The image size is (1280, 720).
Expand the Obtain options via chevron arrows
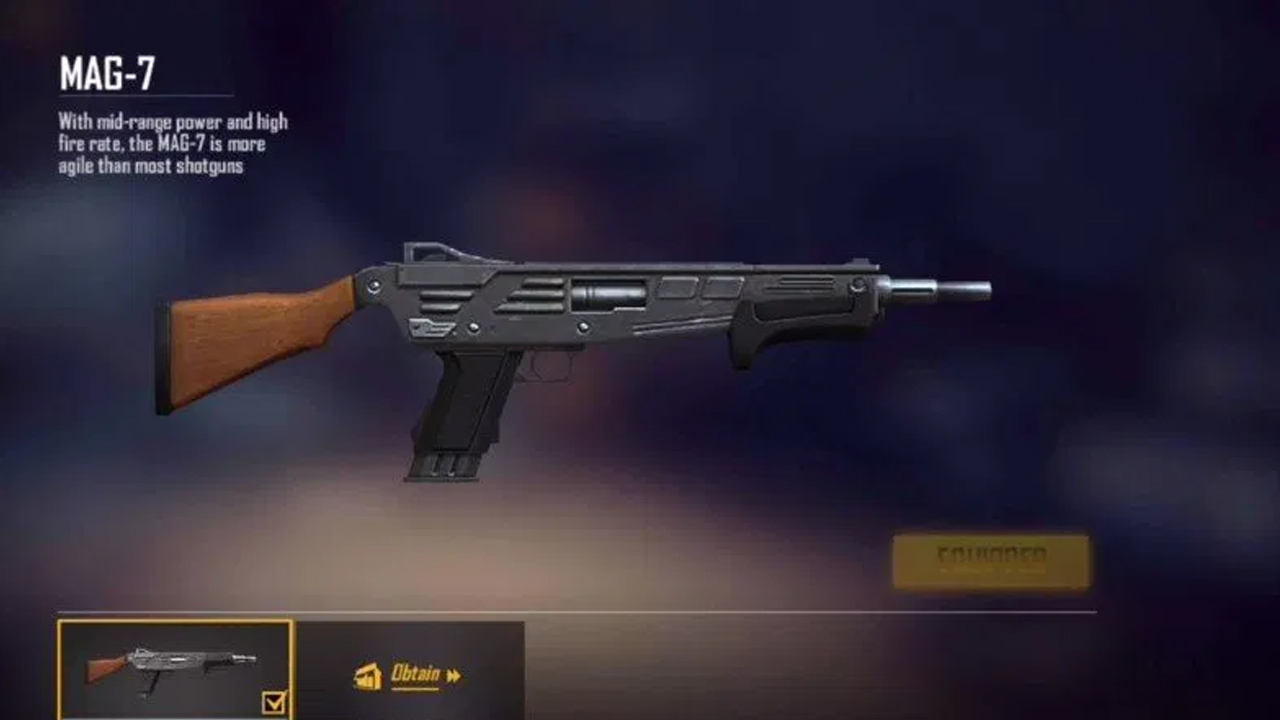456,675
